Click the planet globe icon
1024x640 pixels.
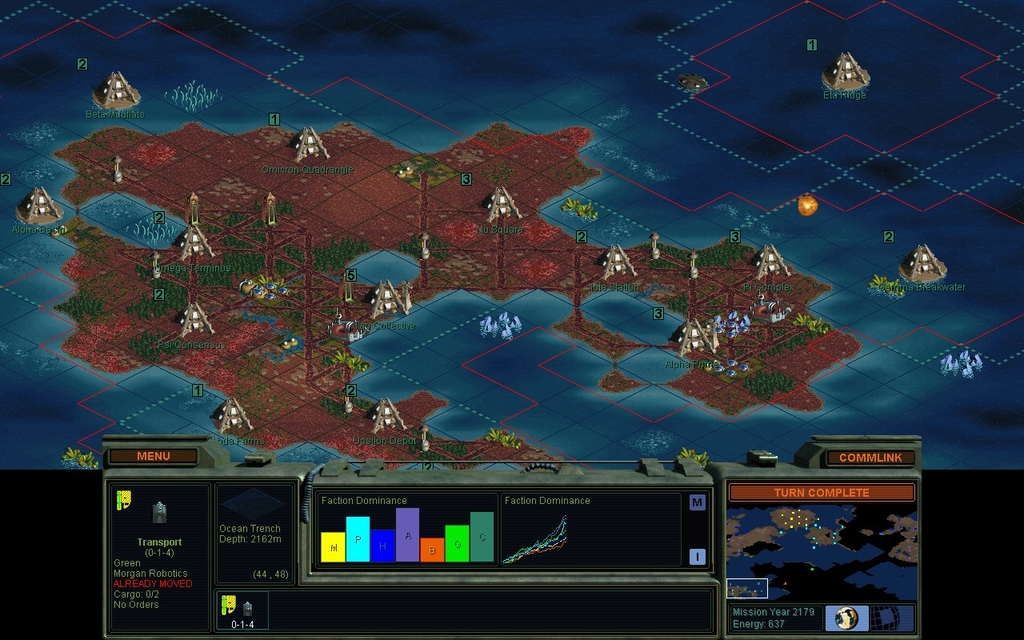[846, 618]
